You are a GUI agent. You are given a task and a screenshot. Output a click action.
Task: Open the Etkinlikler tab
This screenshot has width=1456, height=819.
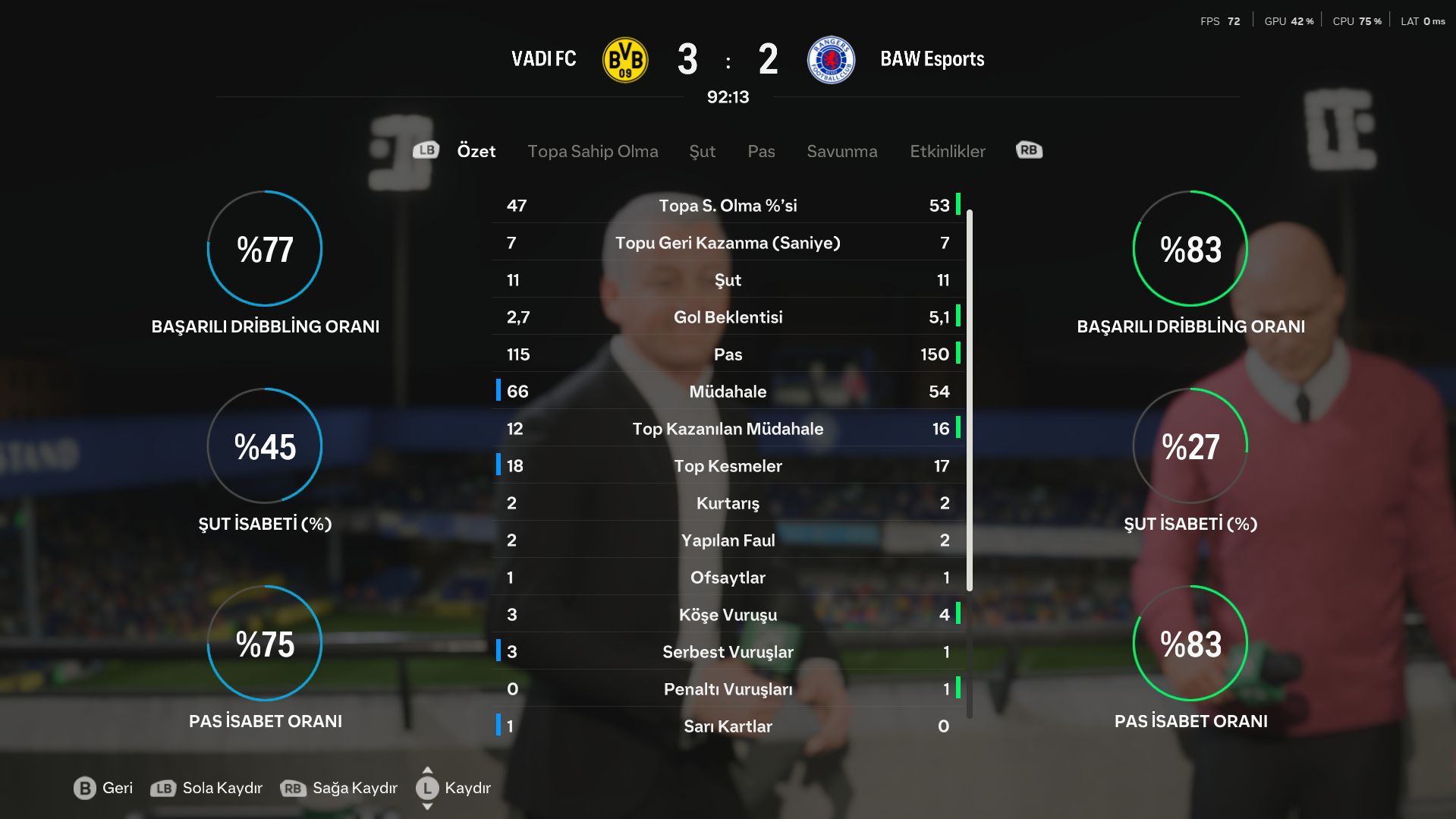(x=947, y=151)
